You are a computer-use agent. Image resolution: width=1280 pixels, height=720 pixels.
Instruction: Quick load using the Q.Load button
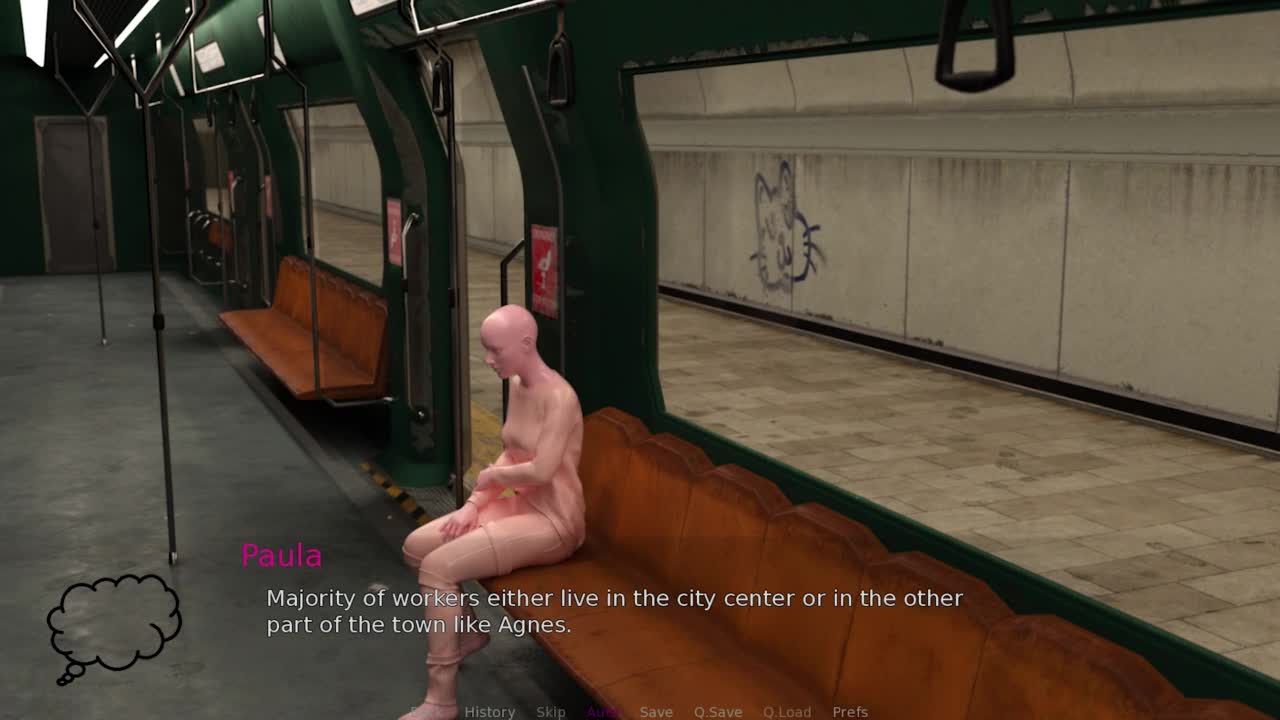[x=787, y=712]
